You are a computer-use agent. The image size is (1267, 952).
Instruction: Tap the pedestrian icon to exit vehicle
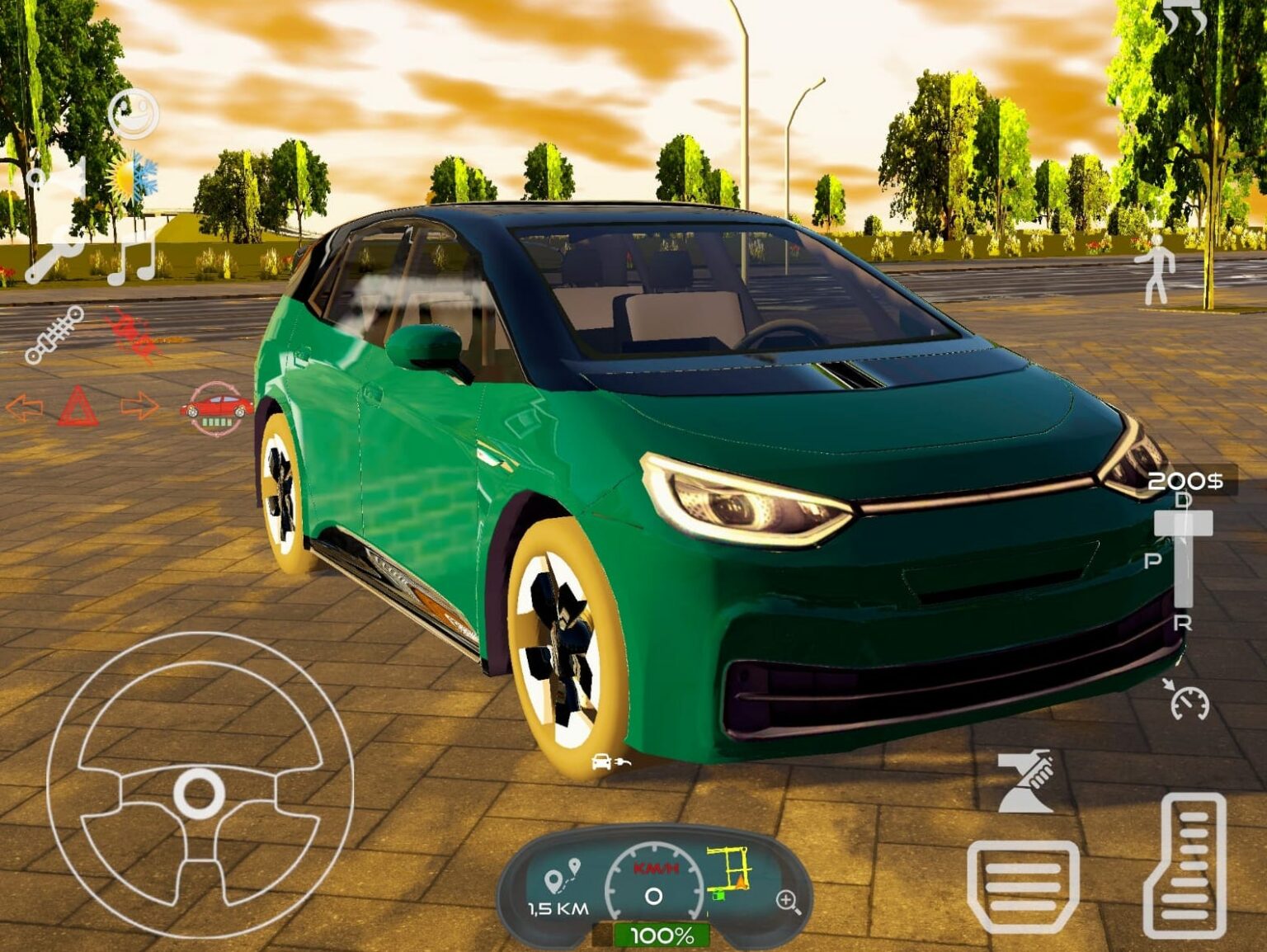(x=1158, y=272)
